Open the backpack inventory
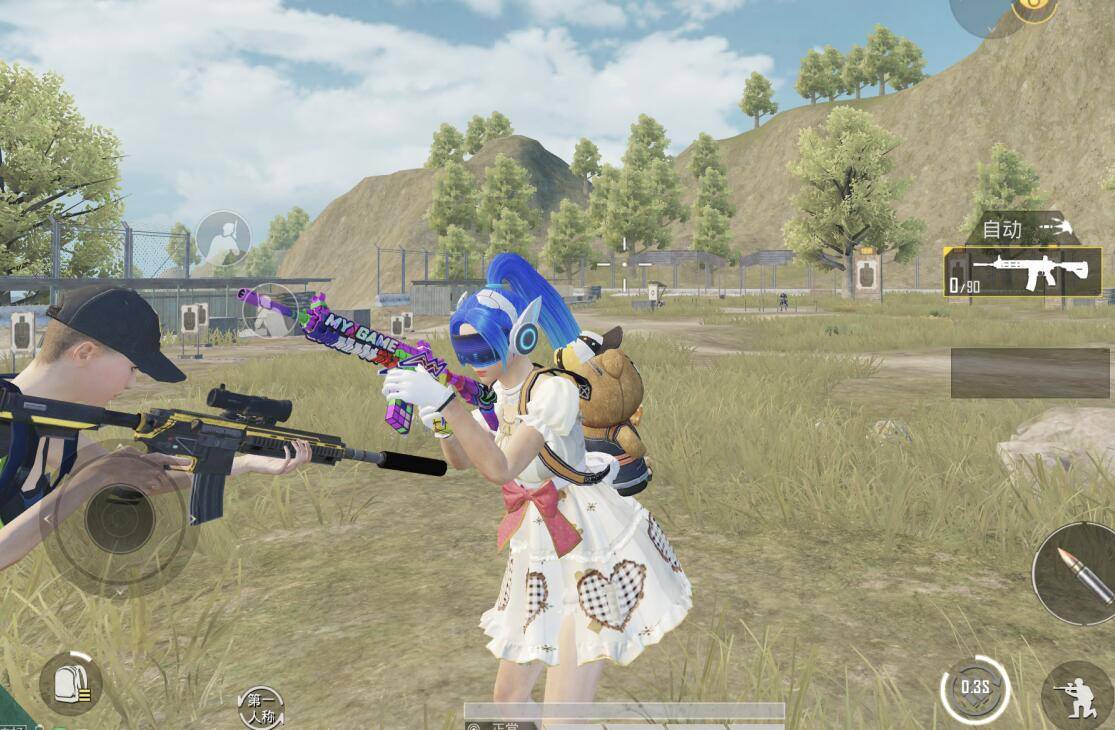 [70, 684]
